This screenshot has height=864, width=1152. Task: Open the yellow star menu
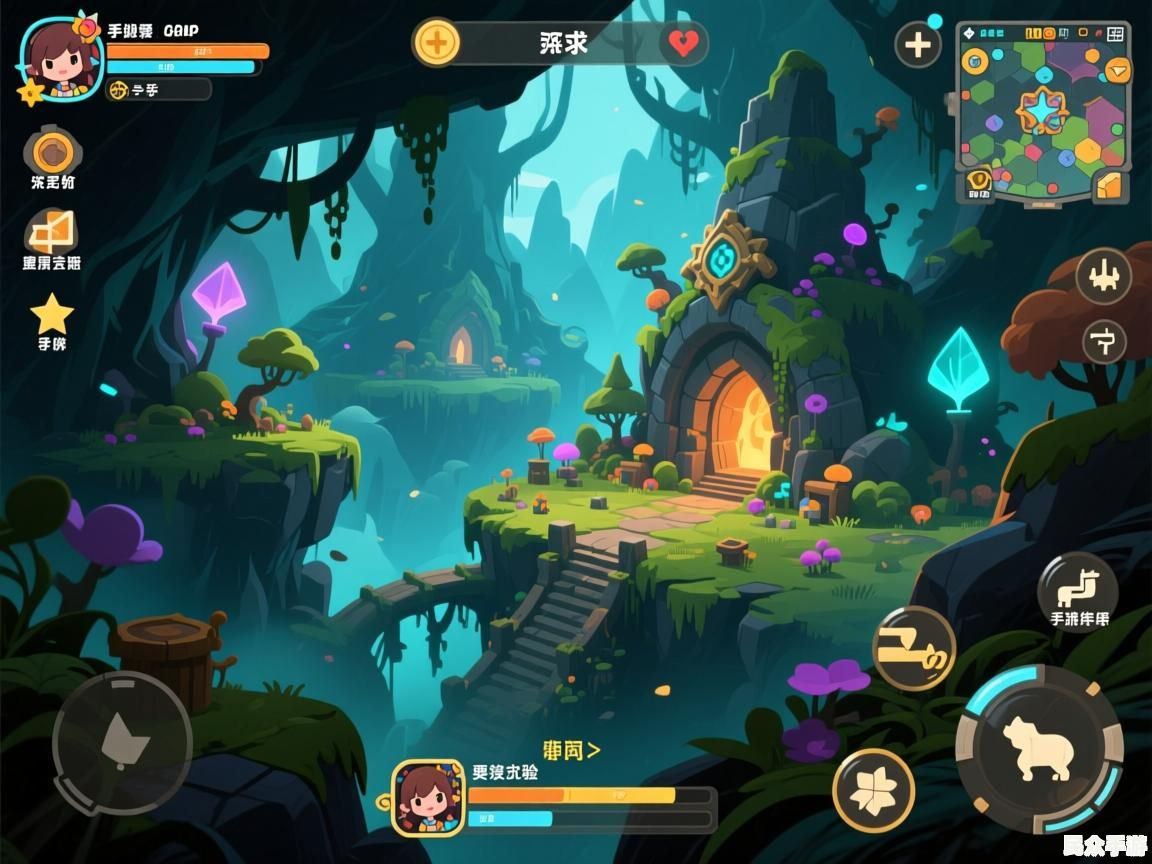point(52,314)
